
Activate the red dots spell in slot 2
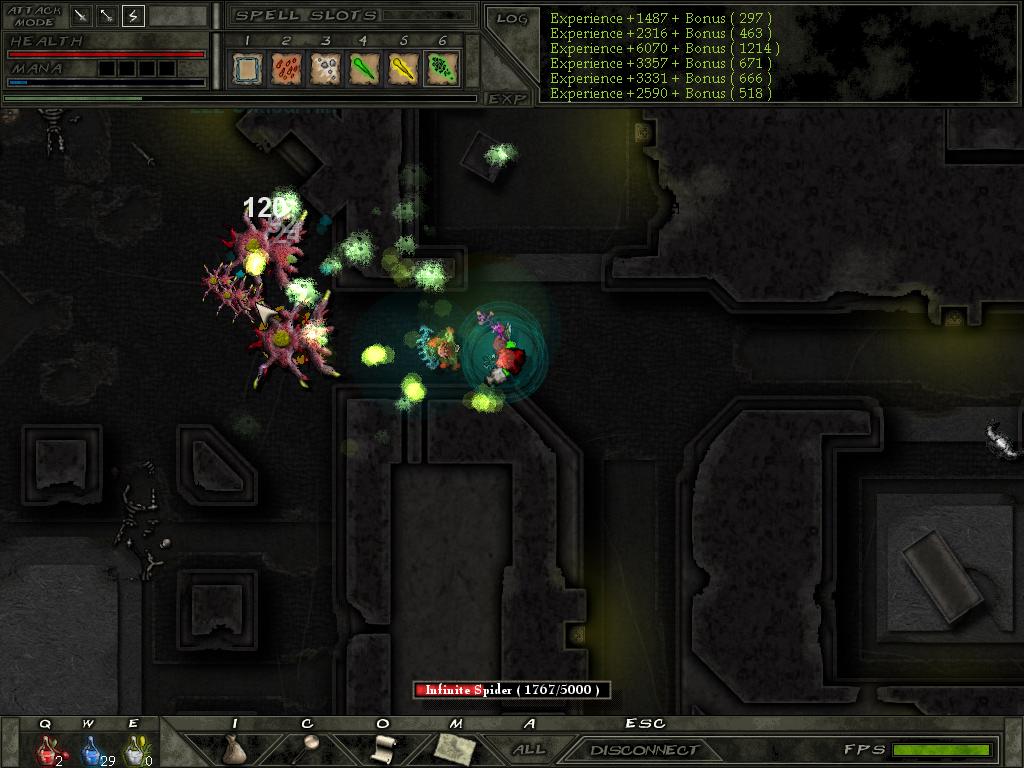pyautogui.click(x=285, y=68)
